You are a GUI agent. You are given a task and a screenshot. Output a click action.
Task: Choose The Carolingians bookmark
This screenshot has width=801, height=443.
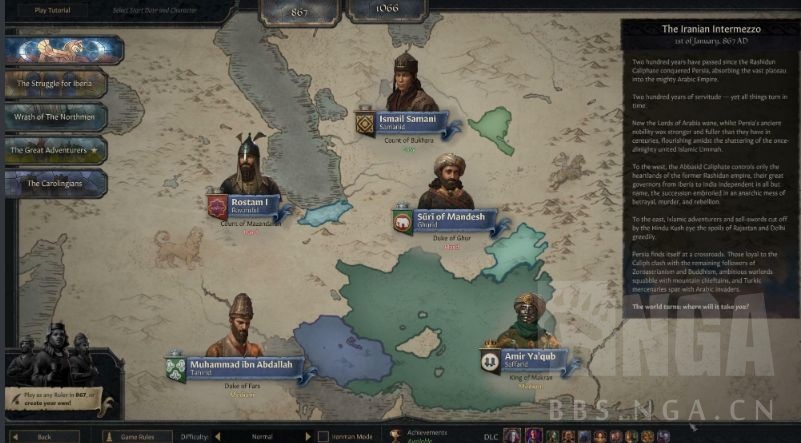[57, 183]
